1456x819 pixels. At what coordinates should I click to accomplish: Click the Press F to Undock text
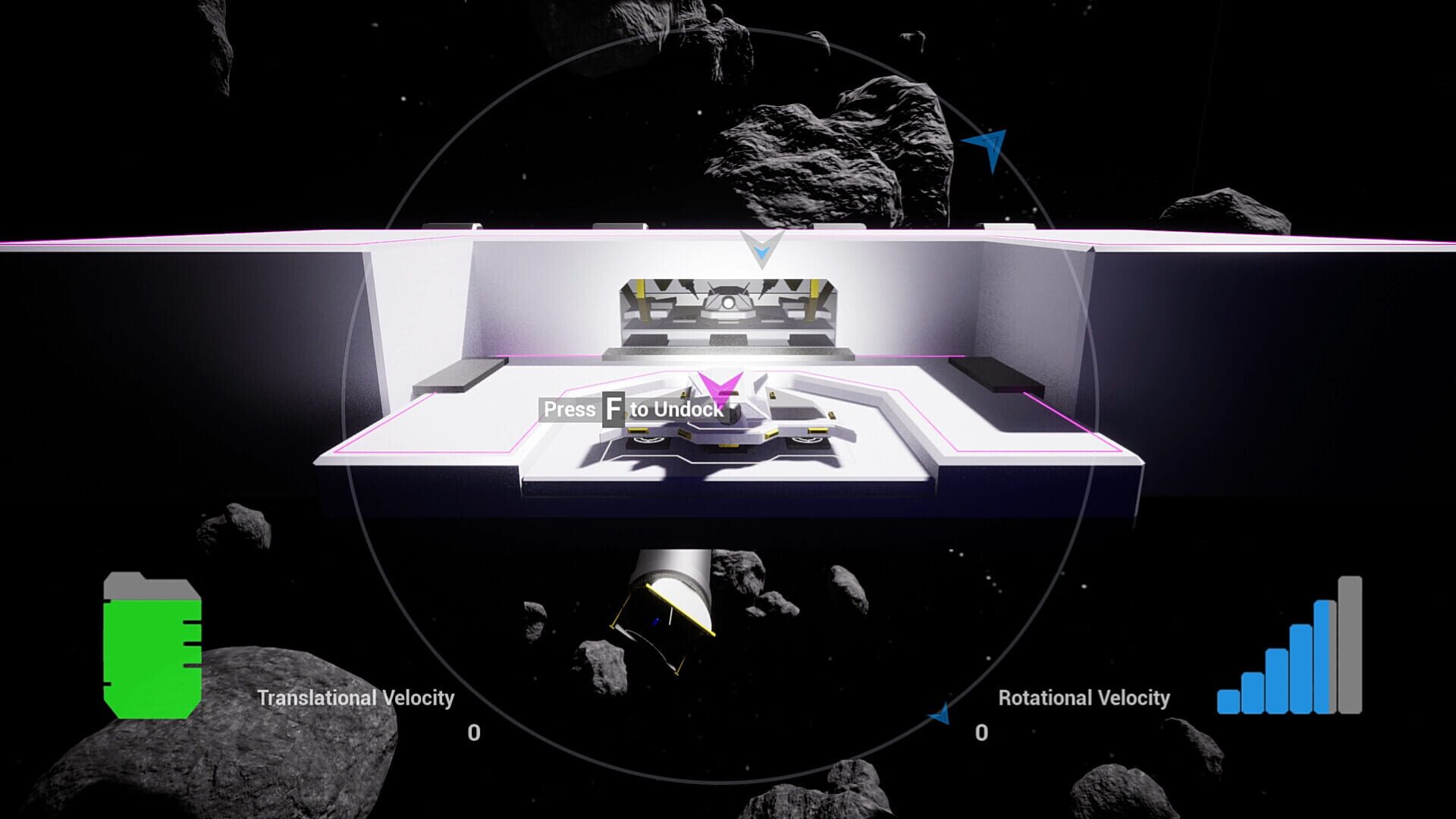tap(635, 409)
